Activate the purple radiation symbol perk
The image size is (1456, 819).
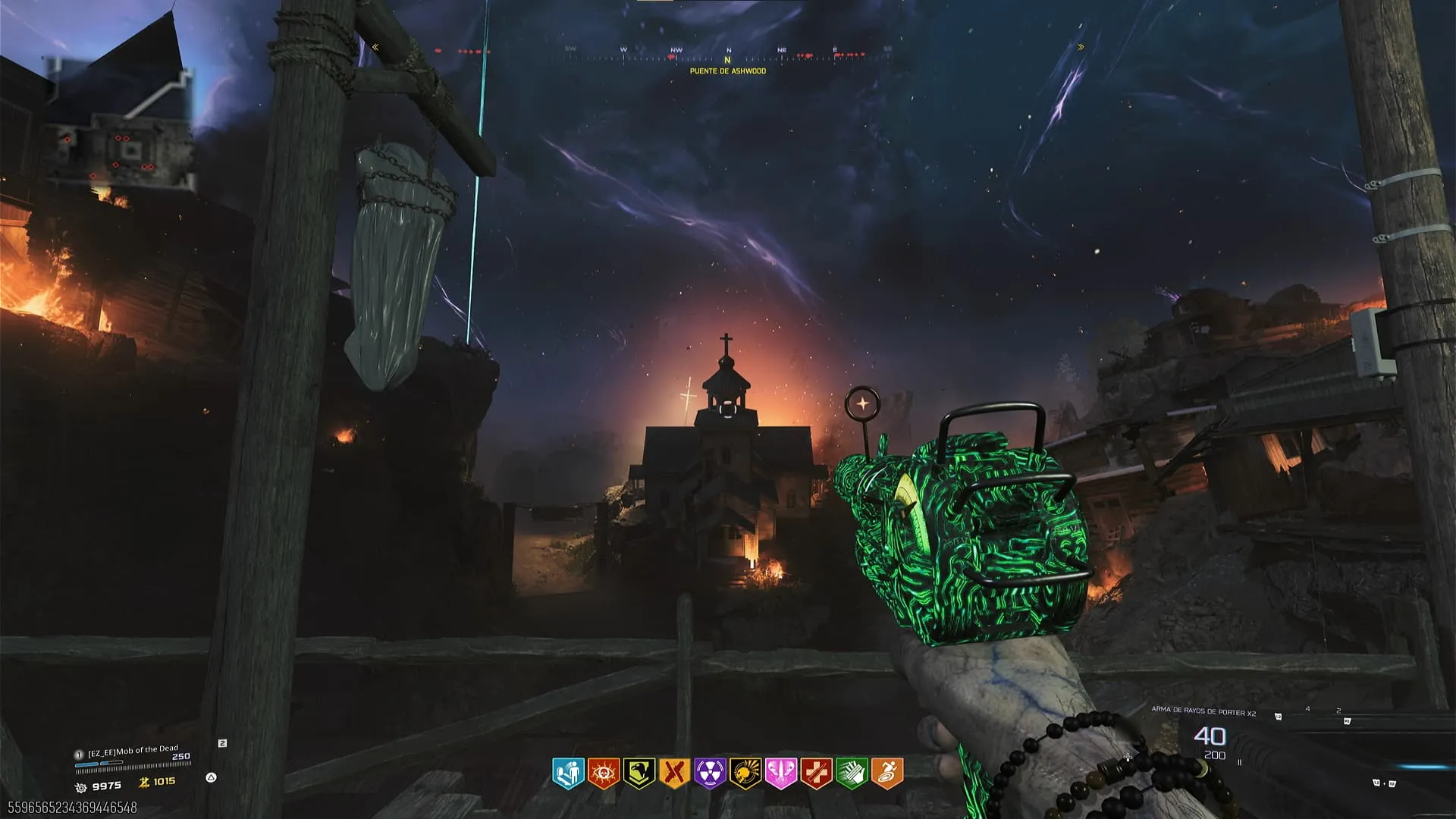pos(710,773)
